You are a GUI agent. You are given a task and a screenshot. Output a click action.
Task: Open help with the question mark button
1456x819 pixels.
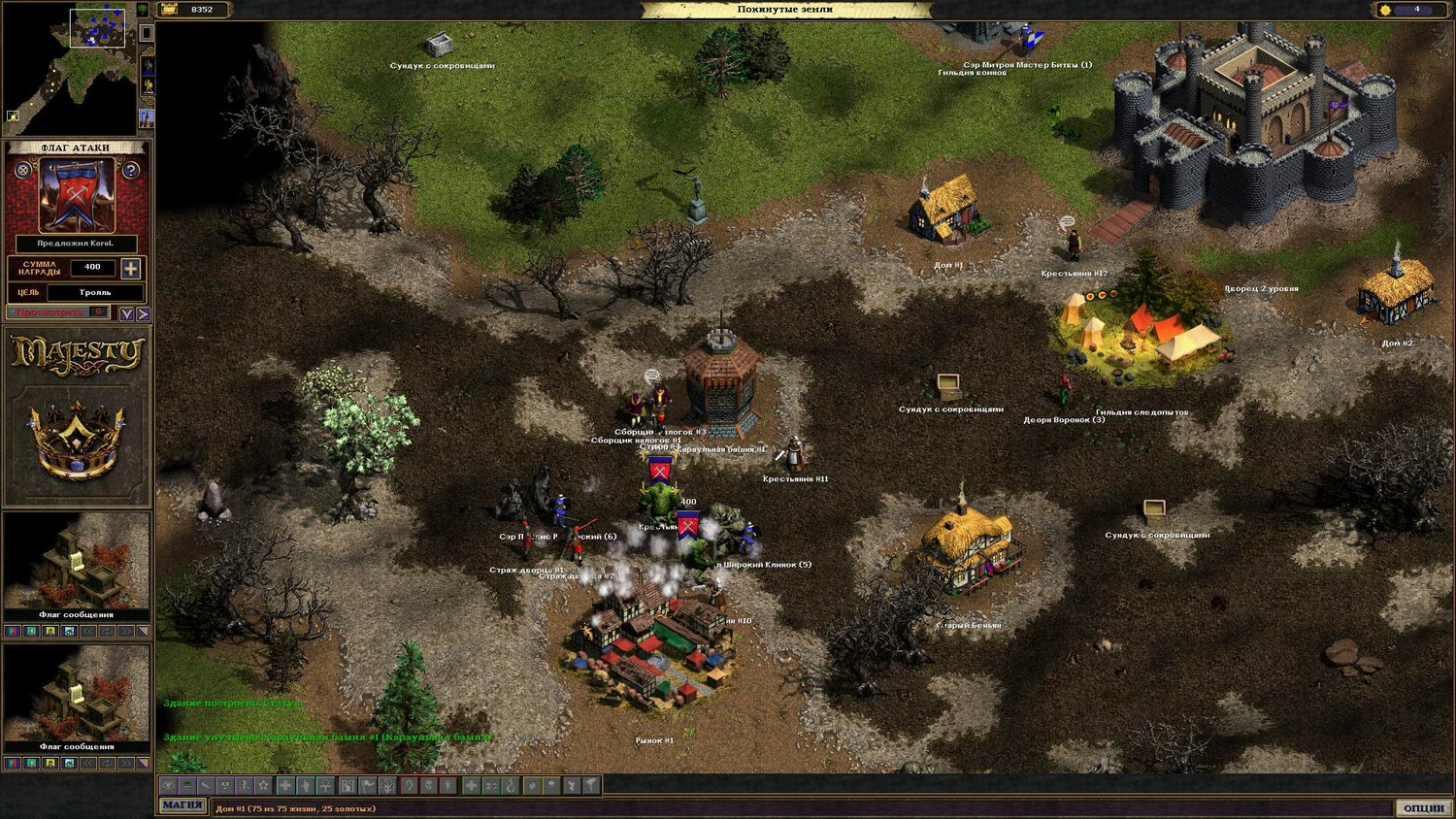(x=131, y=171)
